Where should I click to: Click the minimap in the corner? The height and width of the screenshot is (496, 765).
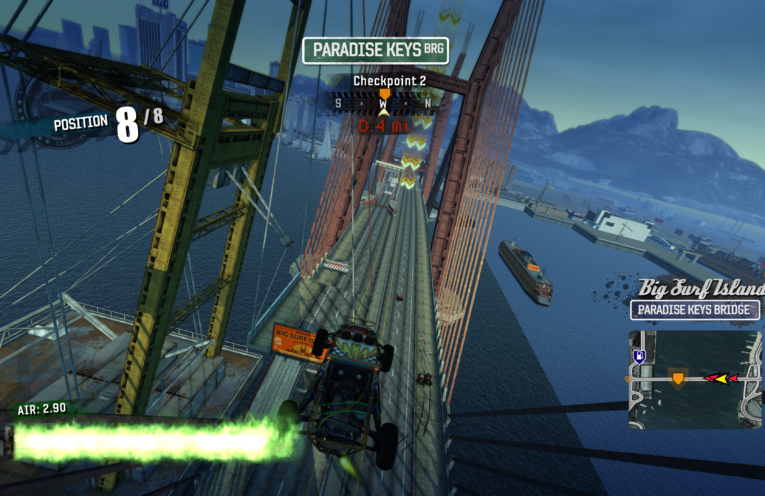click(695, 378)
